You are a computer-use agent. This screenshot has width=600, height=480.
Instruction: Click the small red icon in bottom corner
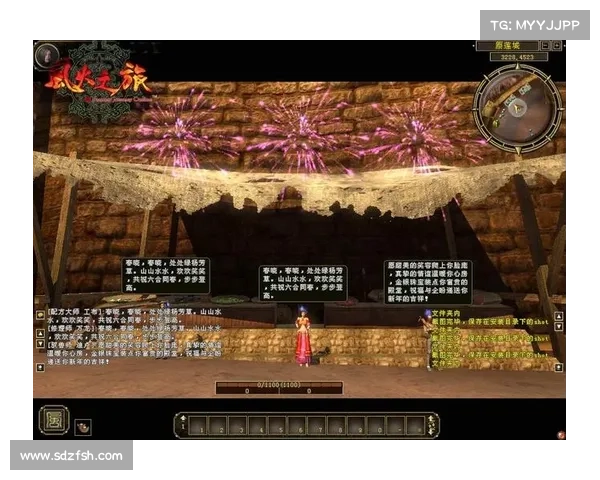[561, 435]
